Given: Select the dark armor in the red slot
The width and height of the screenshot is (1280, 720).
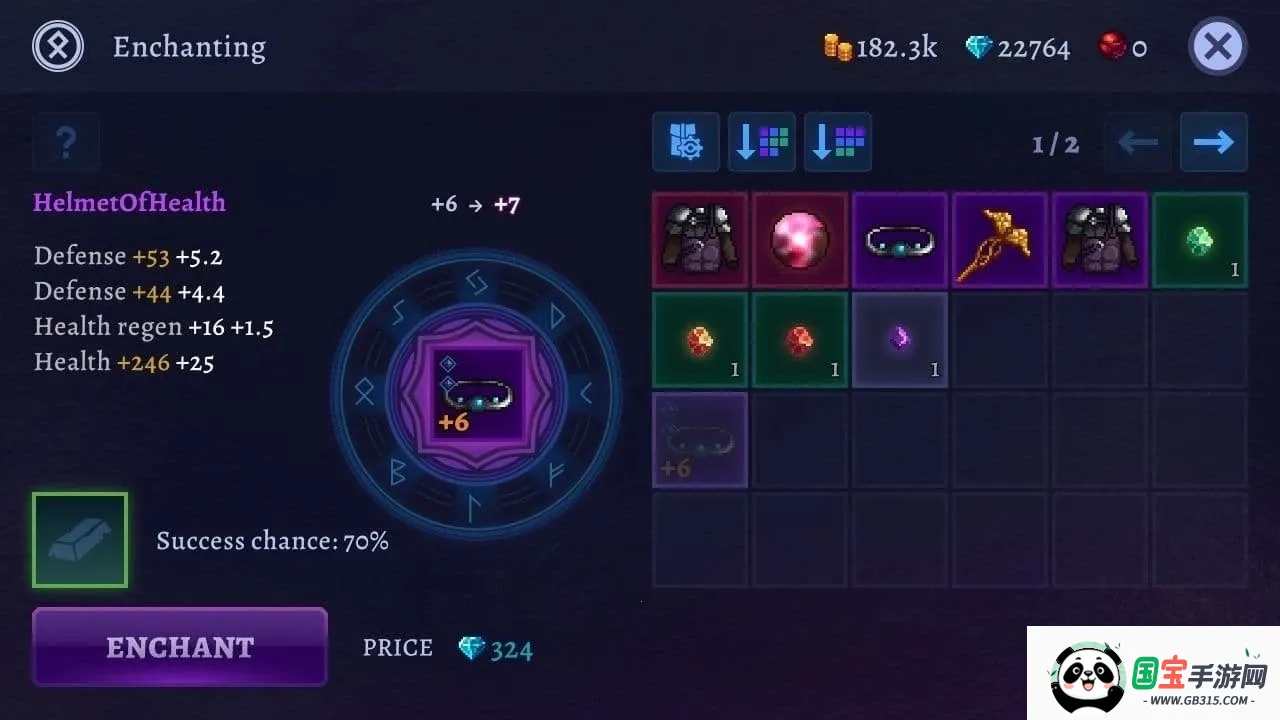Looking at the screenshot, I should [700, 240].
